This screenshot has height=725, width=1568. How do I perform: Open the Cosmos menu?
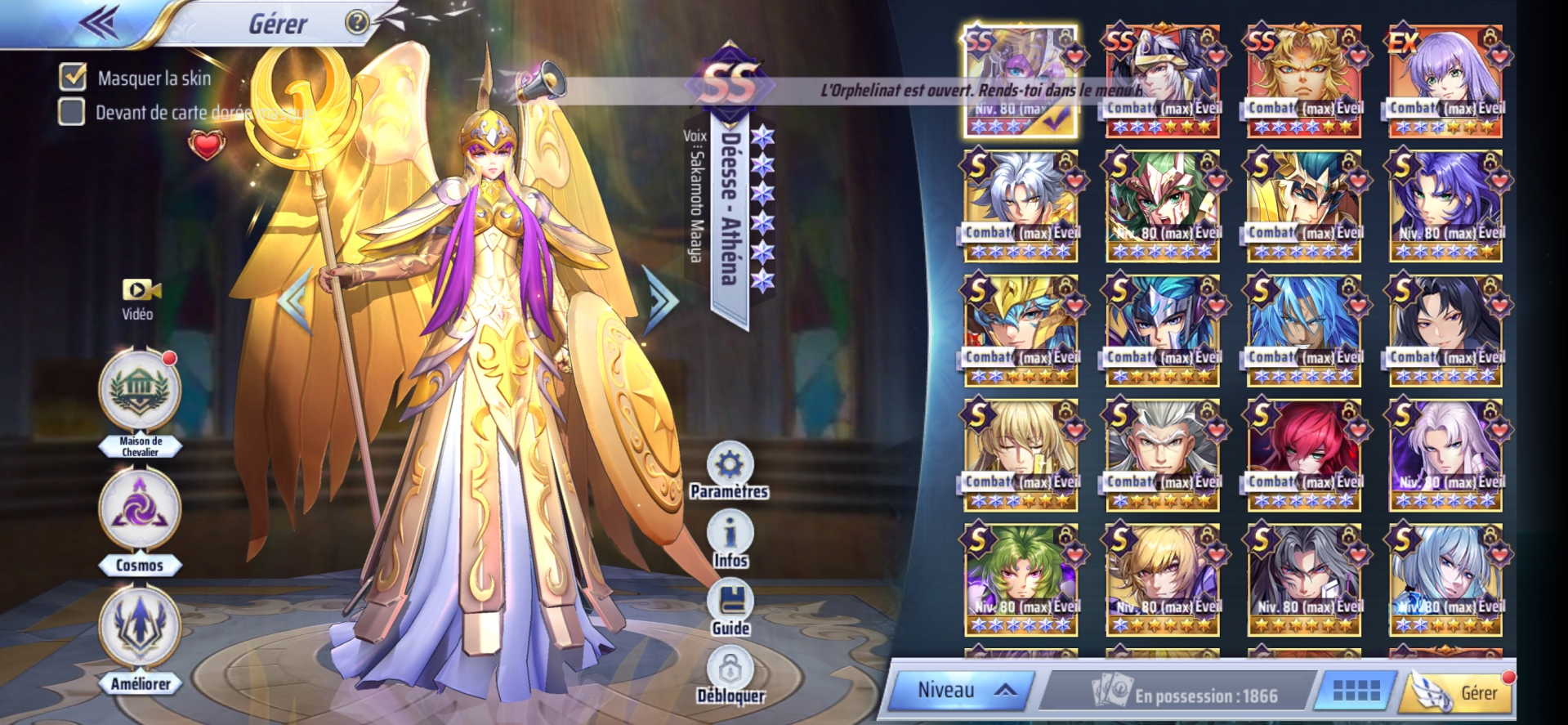click(x=140, y=509)
